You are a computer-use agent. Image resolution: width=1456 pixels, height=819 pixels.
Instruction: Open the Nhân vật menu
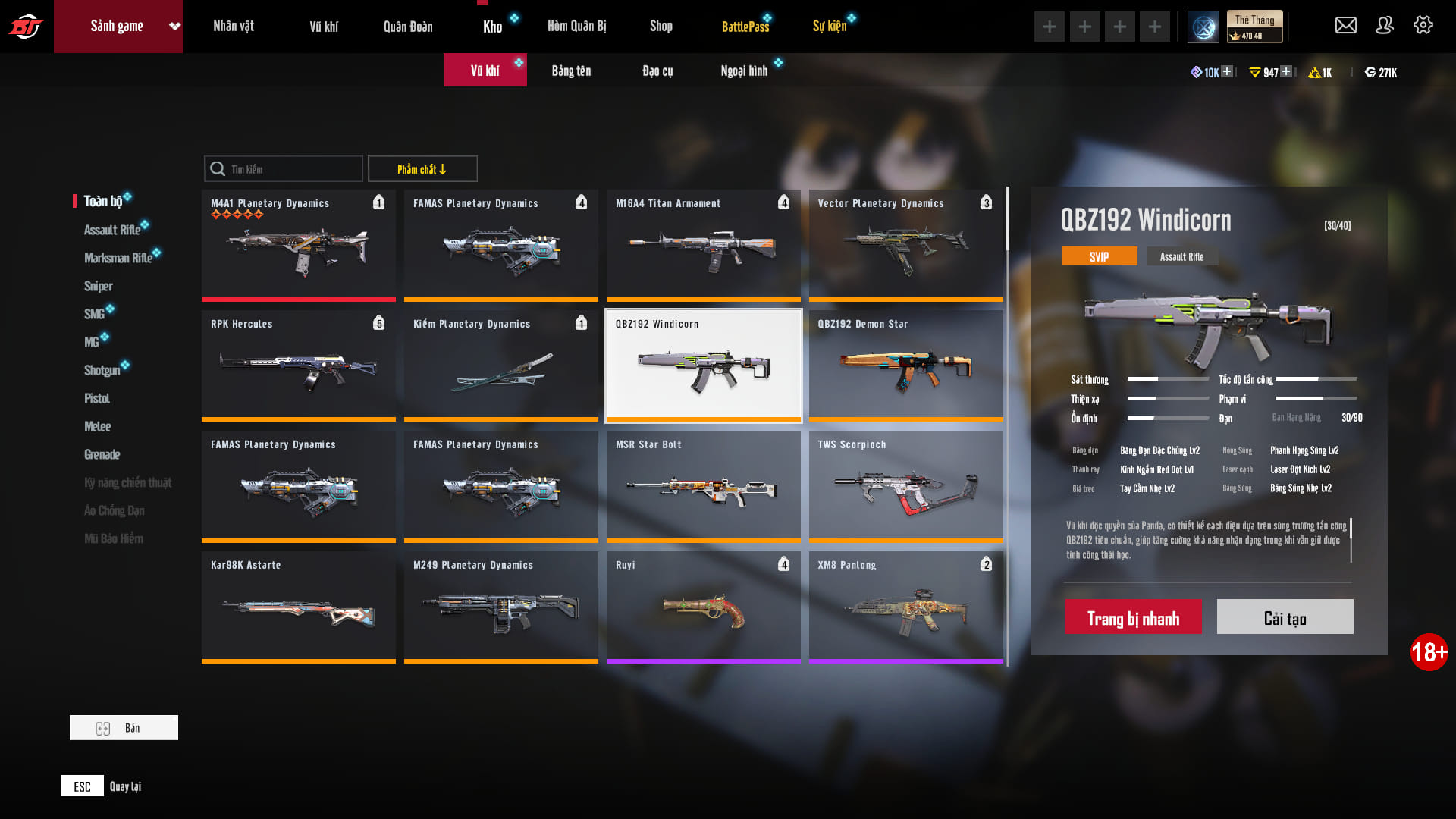234,27
